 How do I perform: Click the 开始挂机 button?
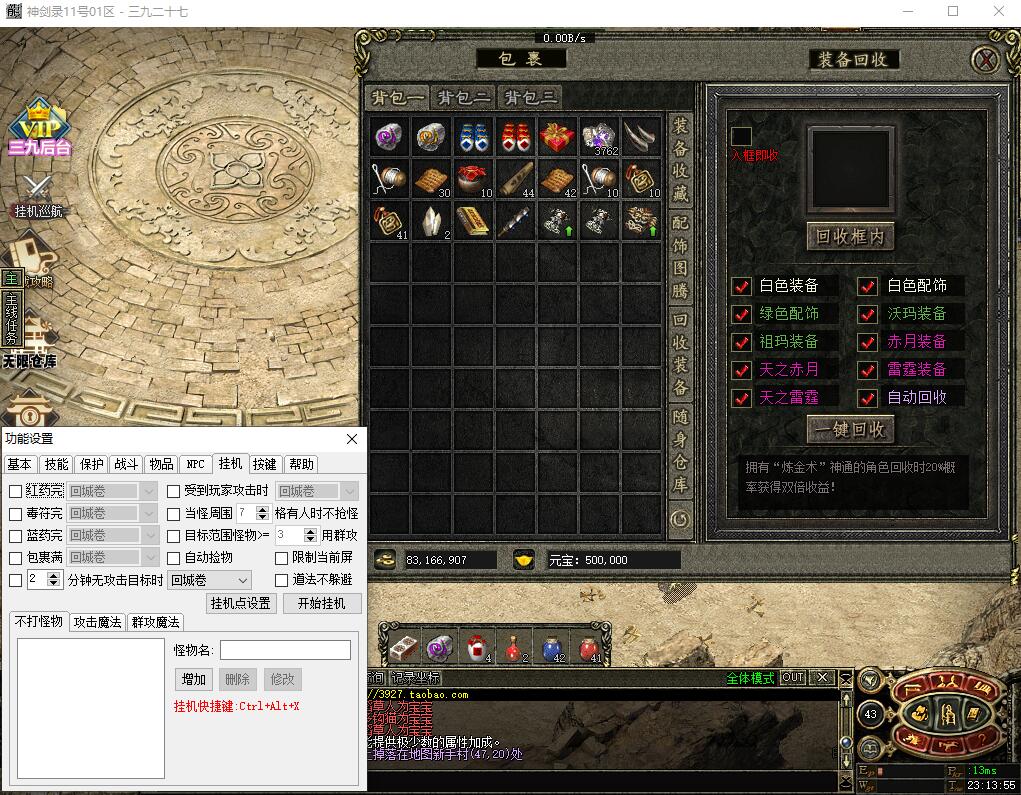(x=322, y=603)
